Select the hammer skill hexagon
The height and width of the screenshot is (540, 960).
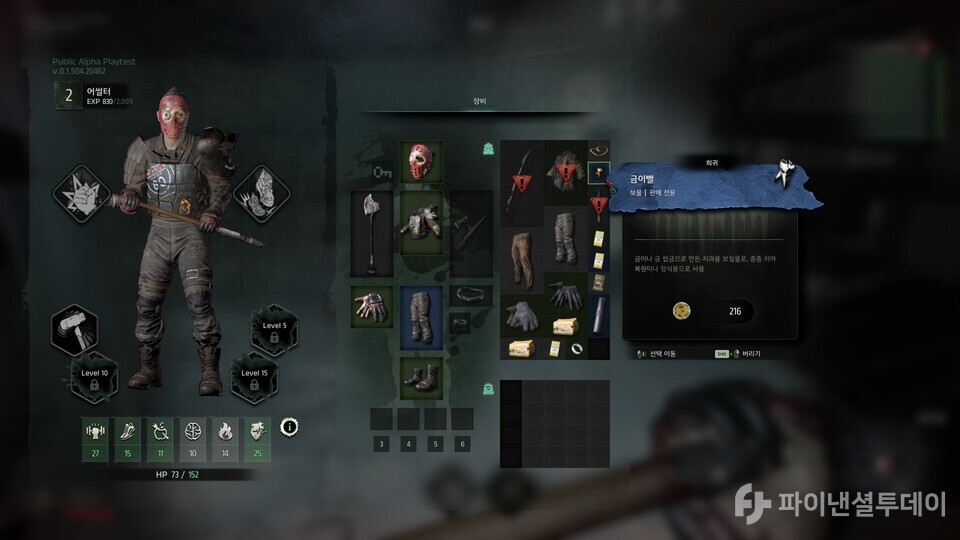[77, 332]
